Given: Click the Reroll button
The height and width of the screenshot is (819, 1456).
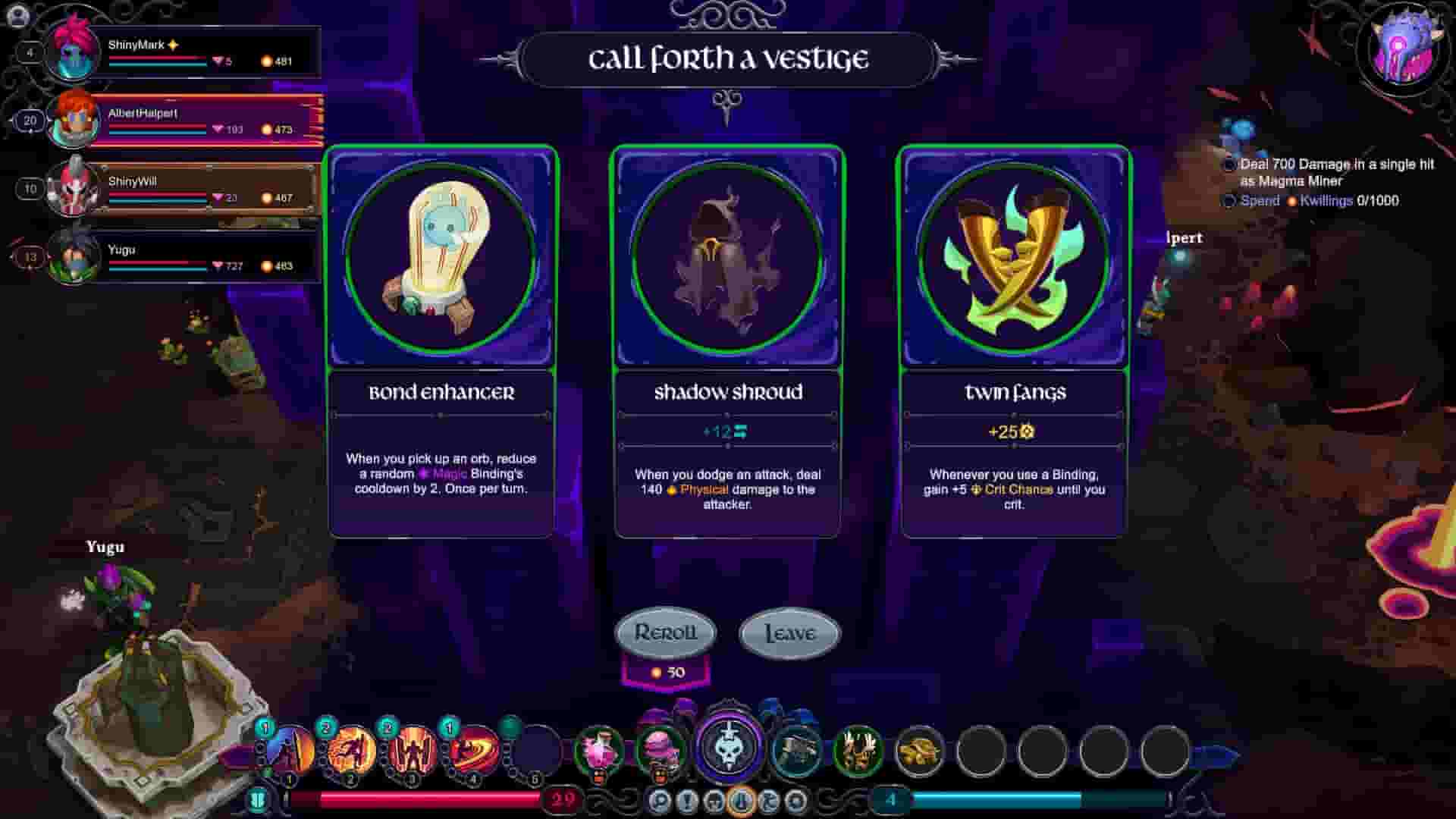Looking at the screenshot, I should click(666, 632).
